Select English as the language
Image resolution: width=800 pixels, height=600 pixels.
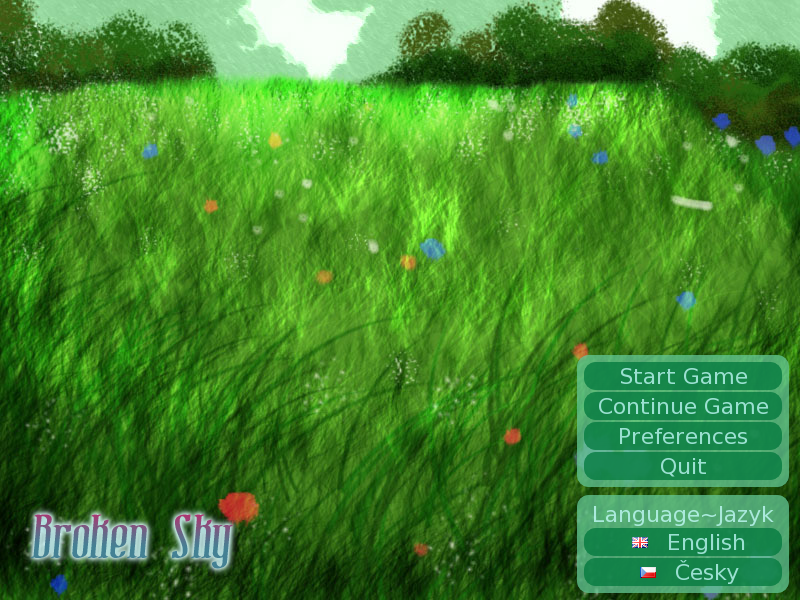pyautogui.click(x=683, y=542)
